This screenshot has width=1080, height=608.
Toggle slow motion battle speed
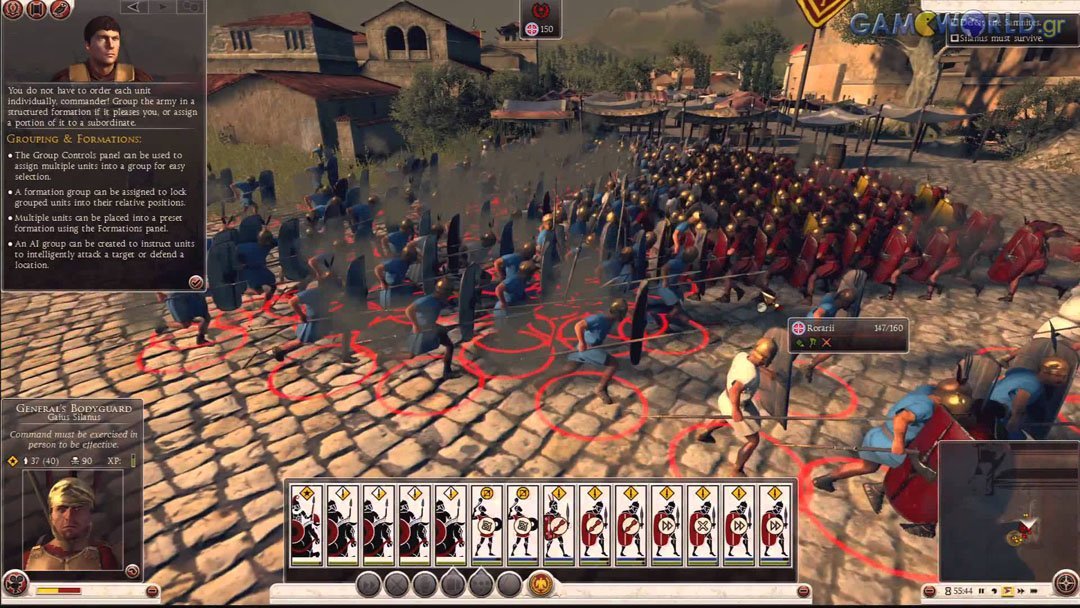(x=994, y=591)
